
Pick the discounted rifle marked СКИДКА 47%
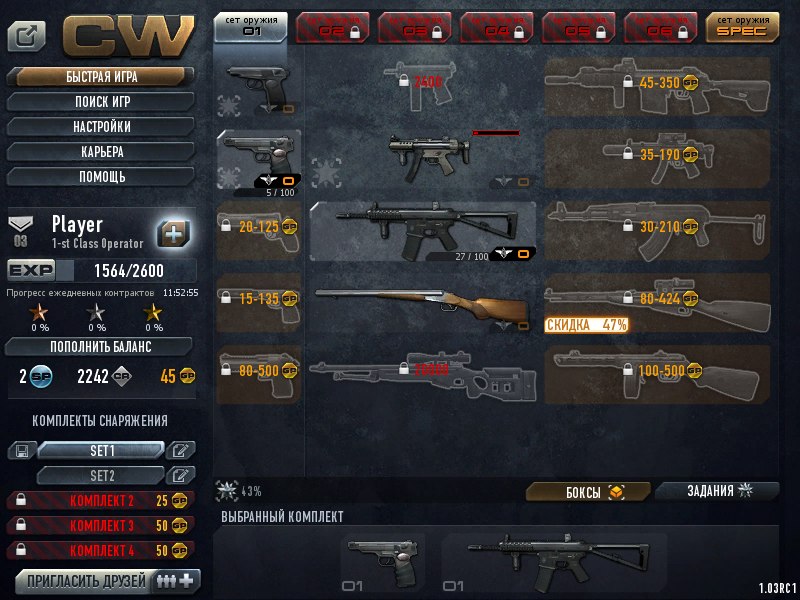(657, 299)
